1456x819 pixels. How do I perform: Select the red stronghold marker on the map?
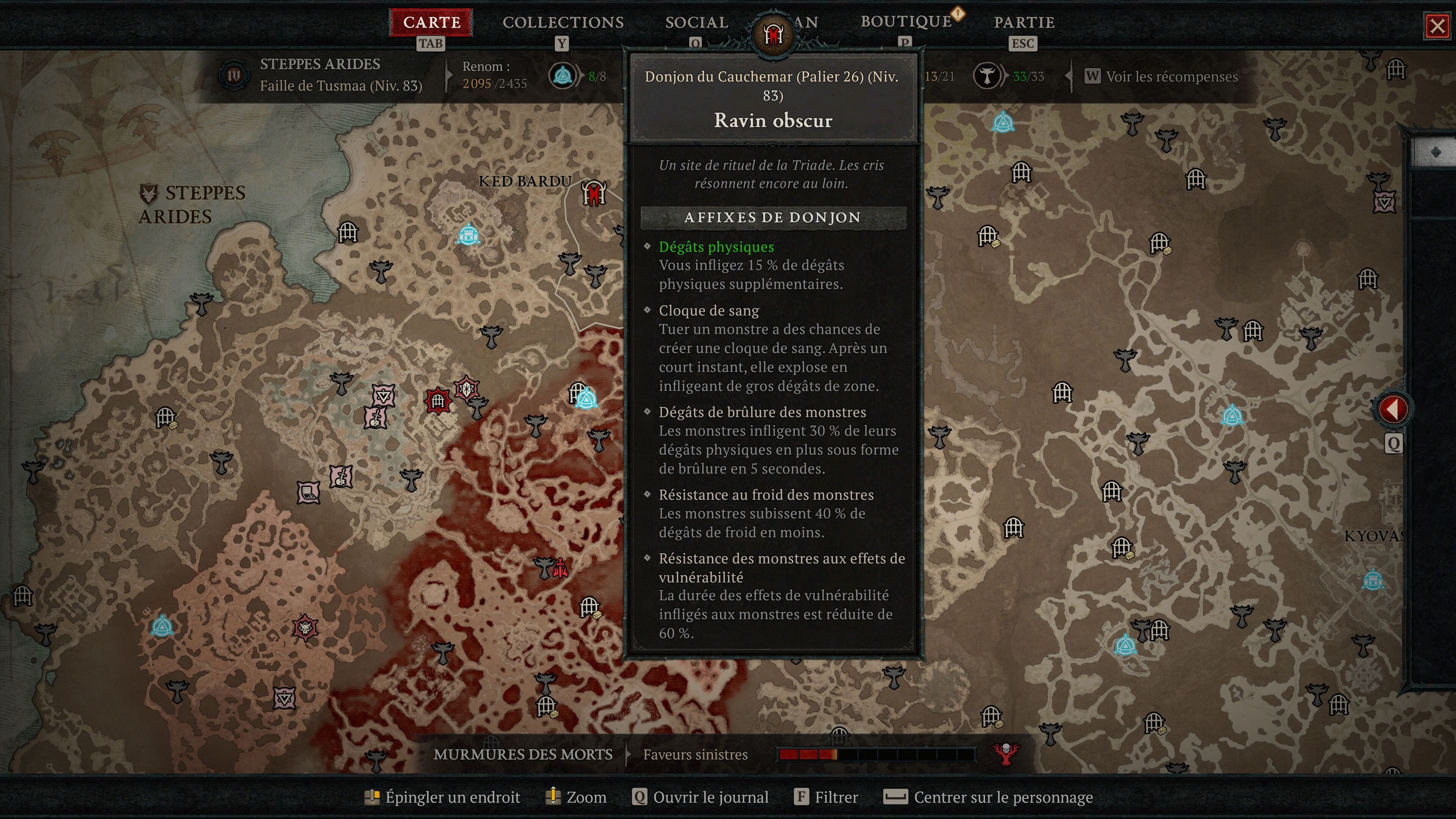(438, 401)
